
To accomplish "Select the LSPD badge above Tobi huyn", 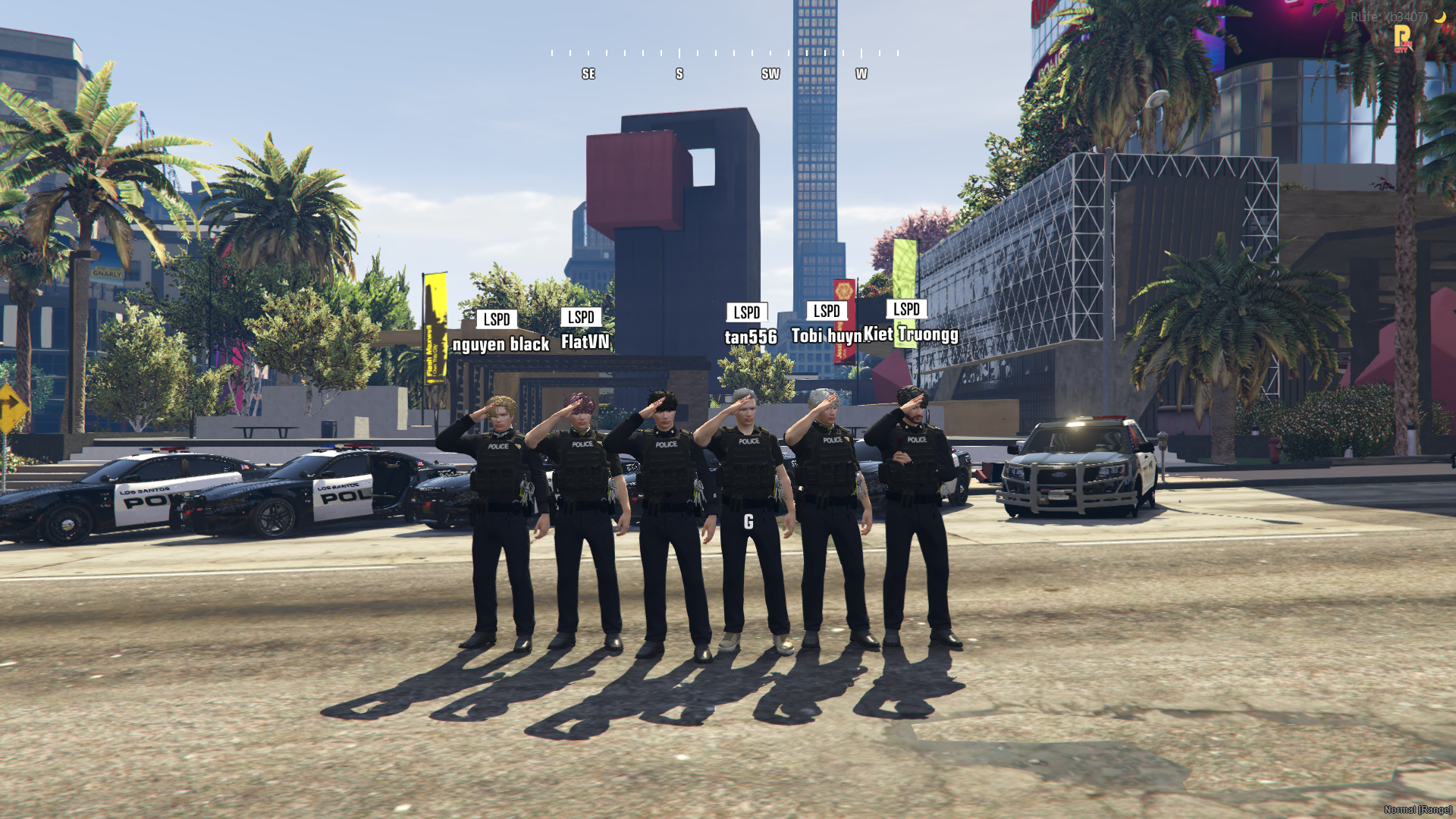I will pos(826,310).
